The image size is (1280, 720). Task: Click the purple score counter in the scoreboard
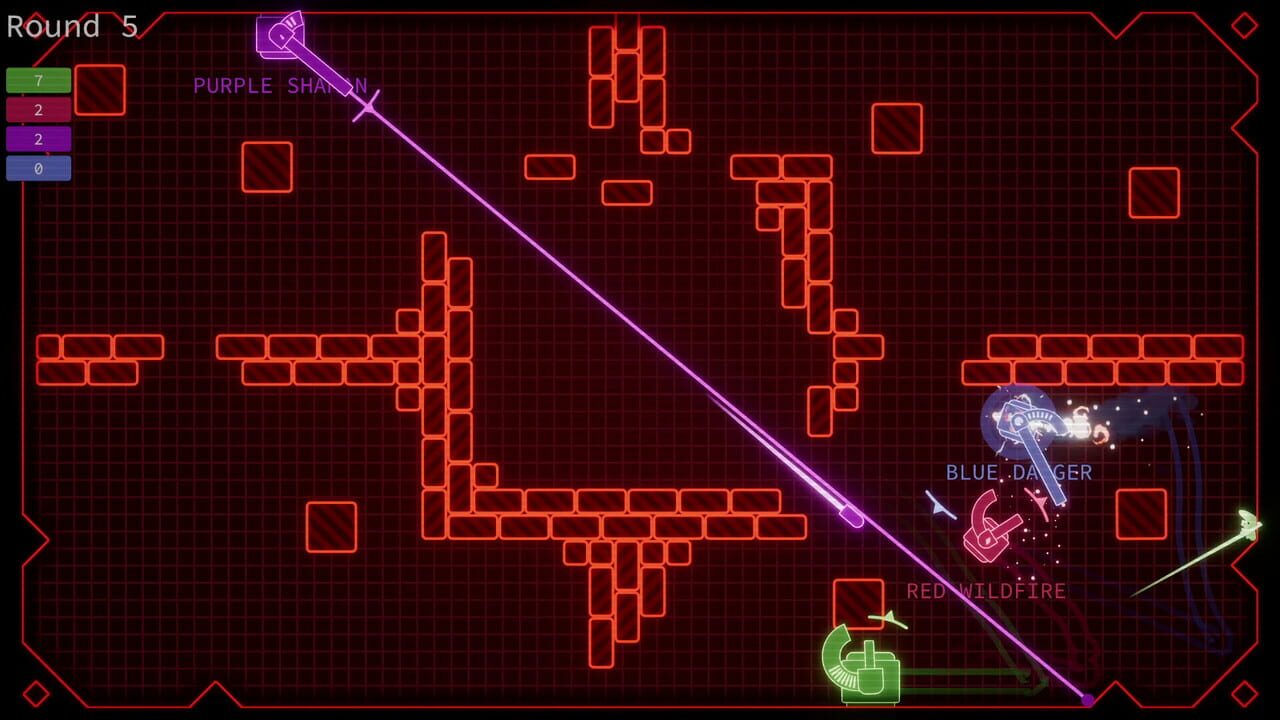[x=37, y=139]
